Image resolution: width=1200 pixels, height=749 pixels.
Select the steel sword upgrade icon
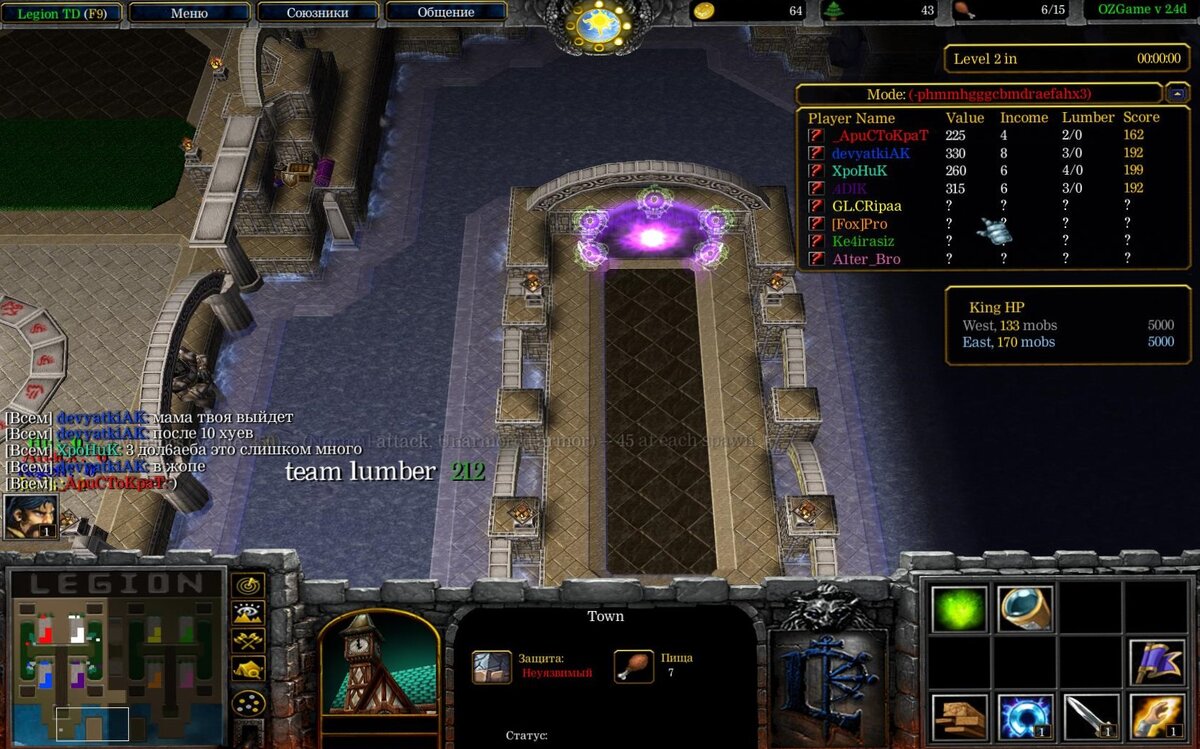click(1091, 716)
